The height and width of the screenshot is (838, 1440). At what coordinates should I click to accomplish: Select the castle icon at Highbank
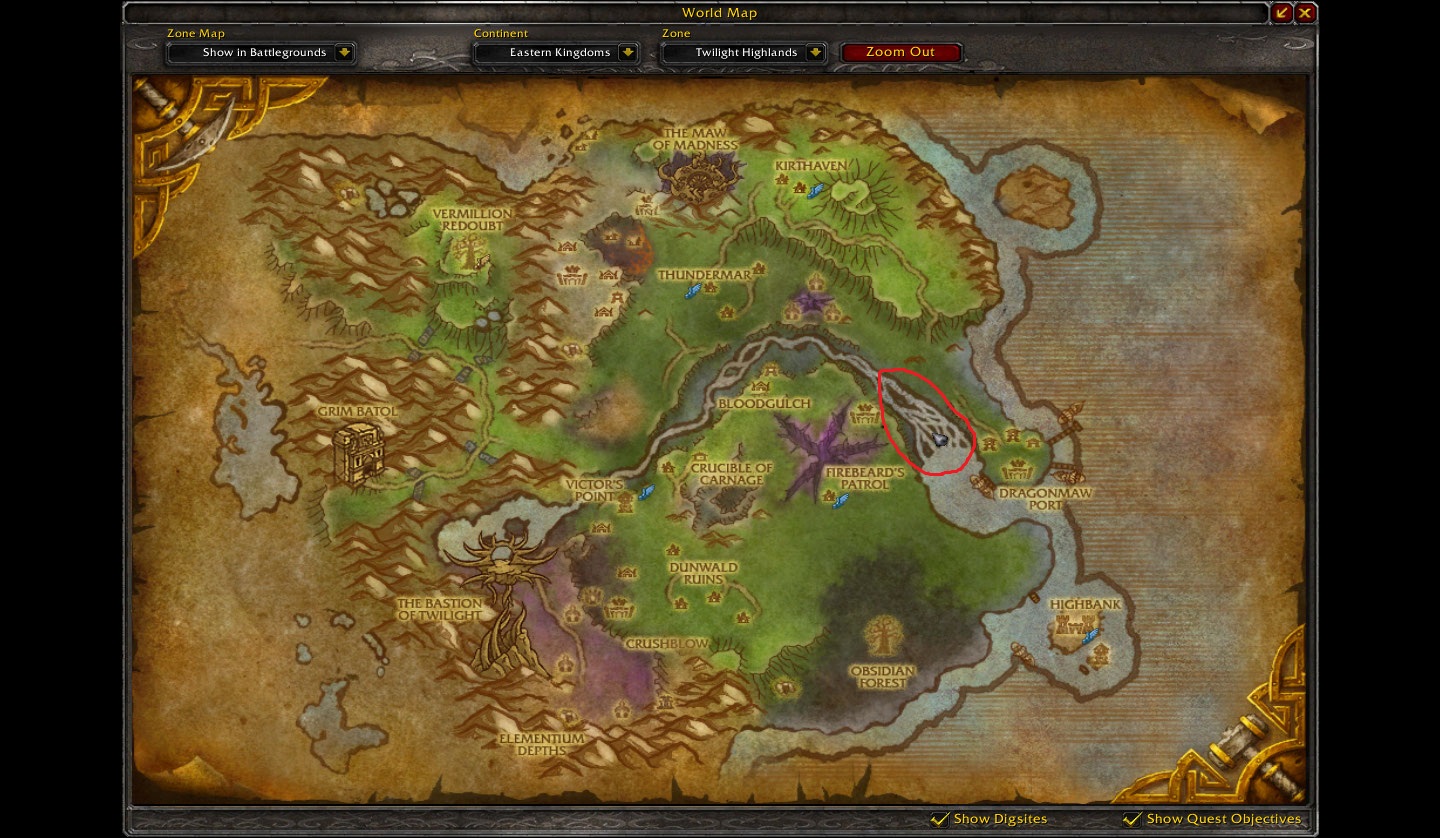[x=1074, y=626]
